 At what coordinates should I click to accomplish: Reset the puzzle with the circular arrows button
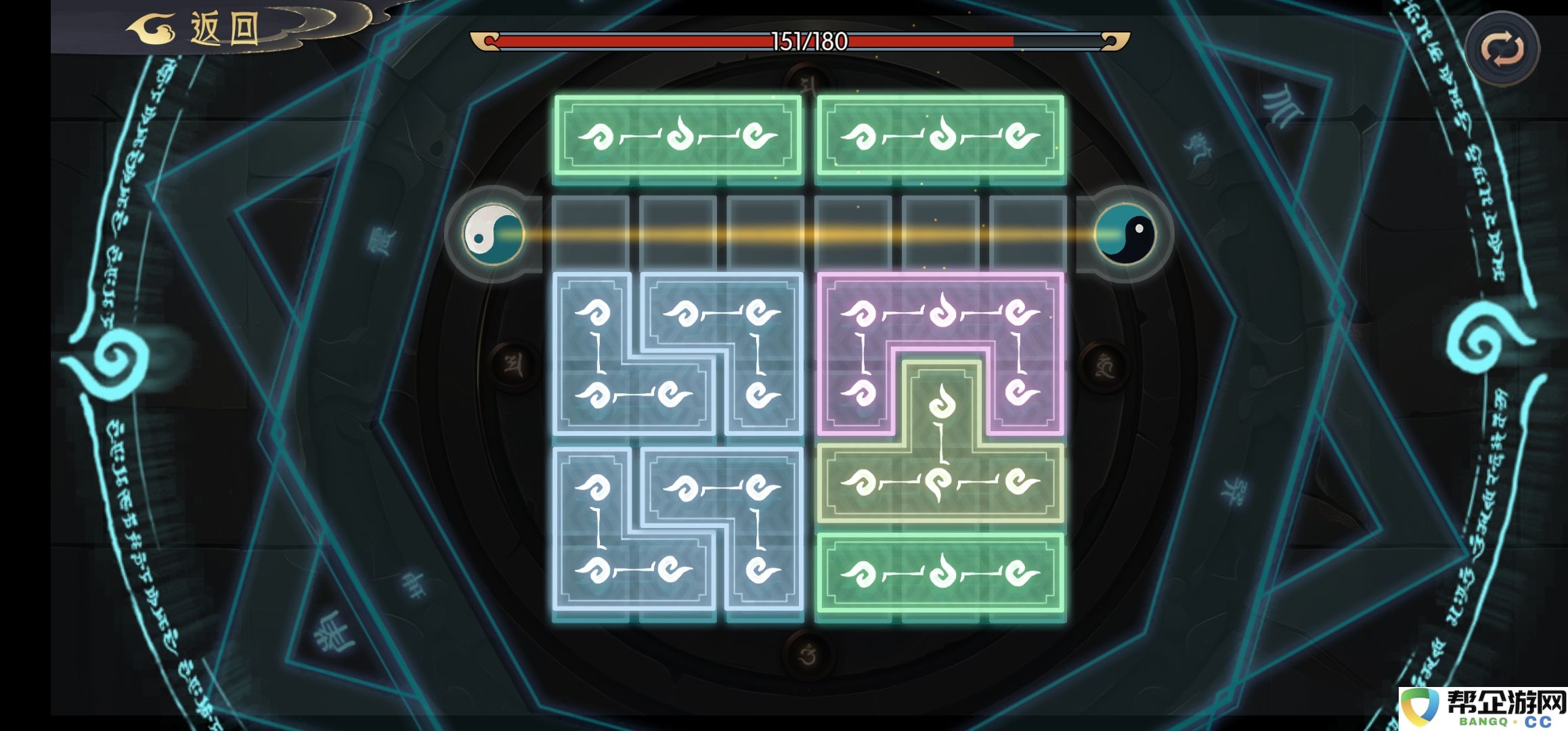[1502, 49]
